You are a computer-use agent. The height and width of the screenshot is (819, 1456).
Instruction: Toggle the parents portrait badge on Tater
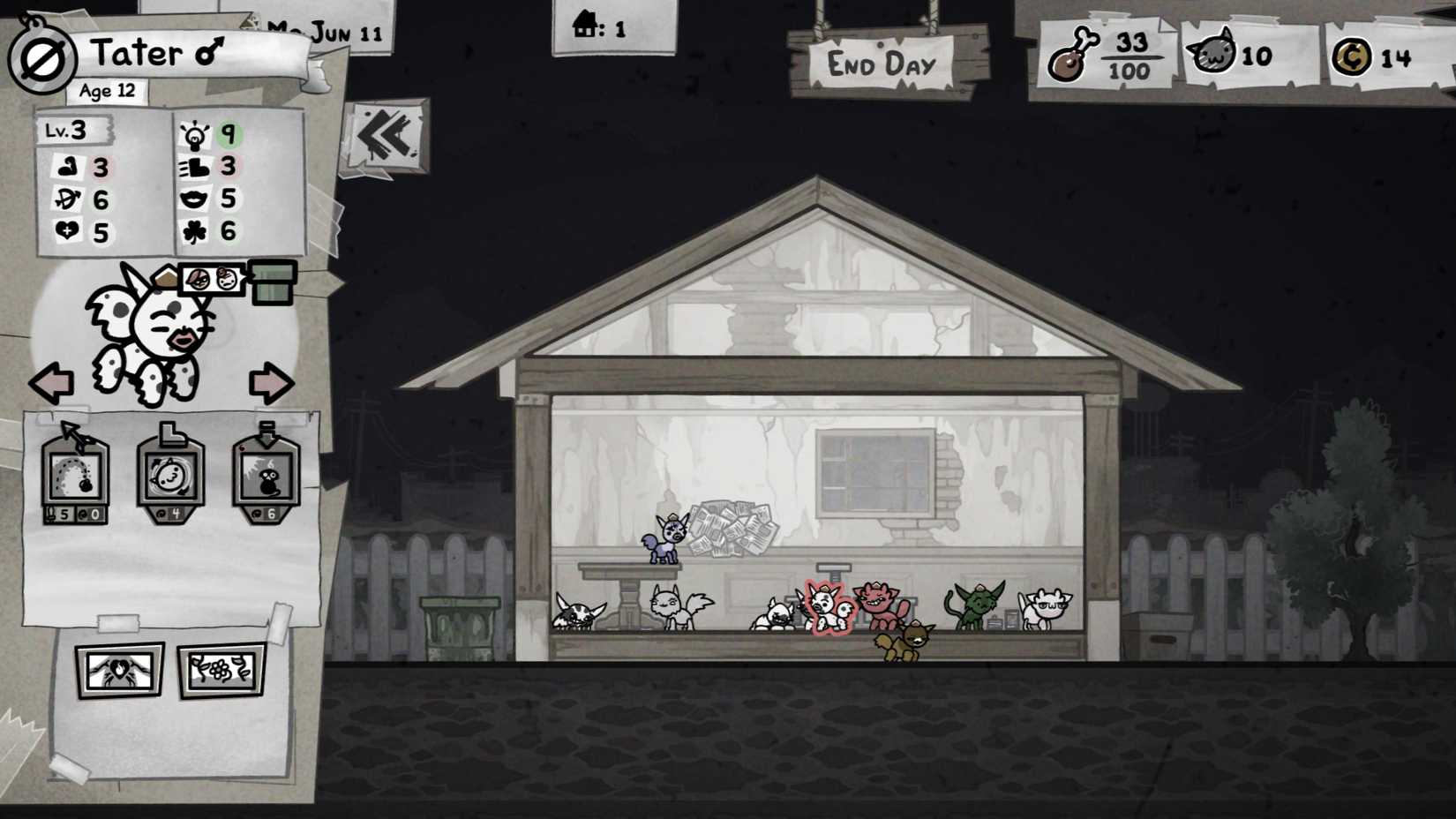point(212,278)
